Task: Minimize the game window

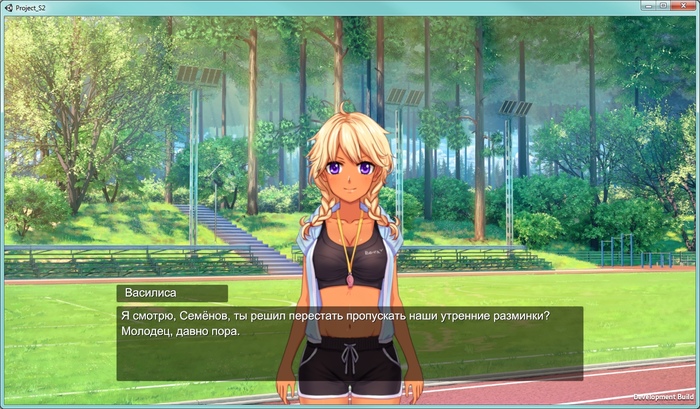Action: click(646, 6)
